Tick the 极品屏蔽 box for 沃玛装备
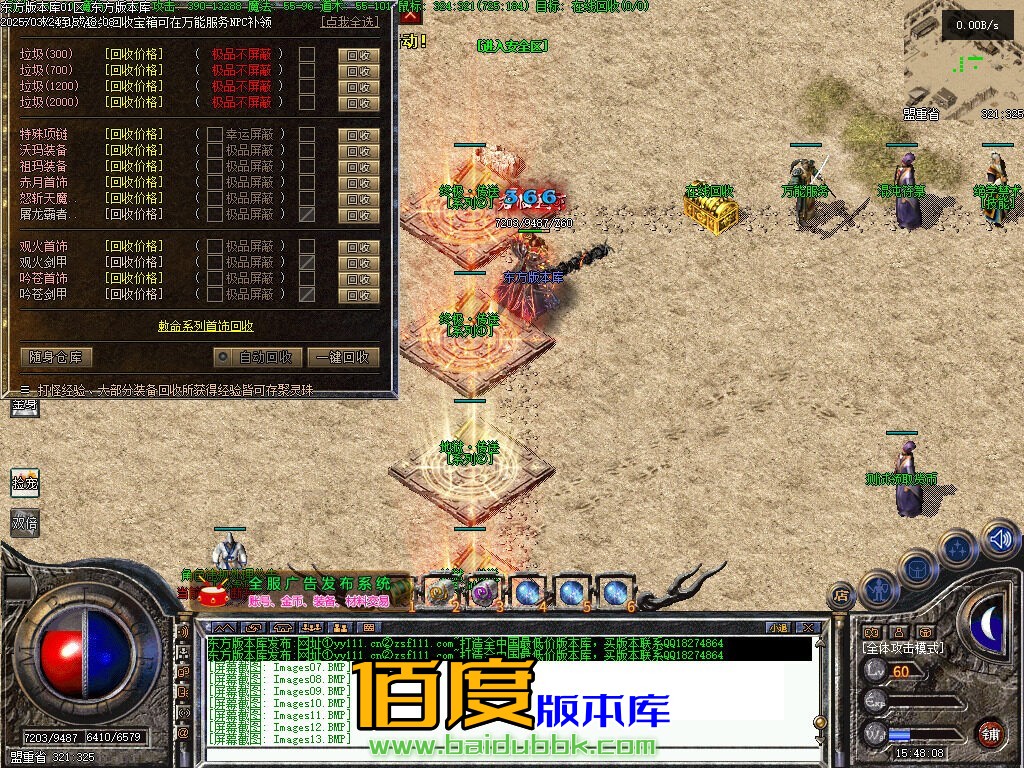 click(x=214, y=150)
